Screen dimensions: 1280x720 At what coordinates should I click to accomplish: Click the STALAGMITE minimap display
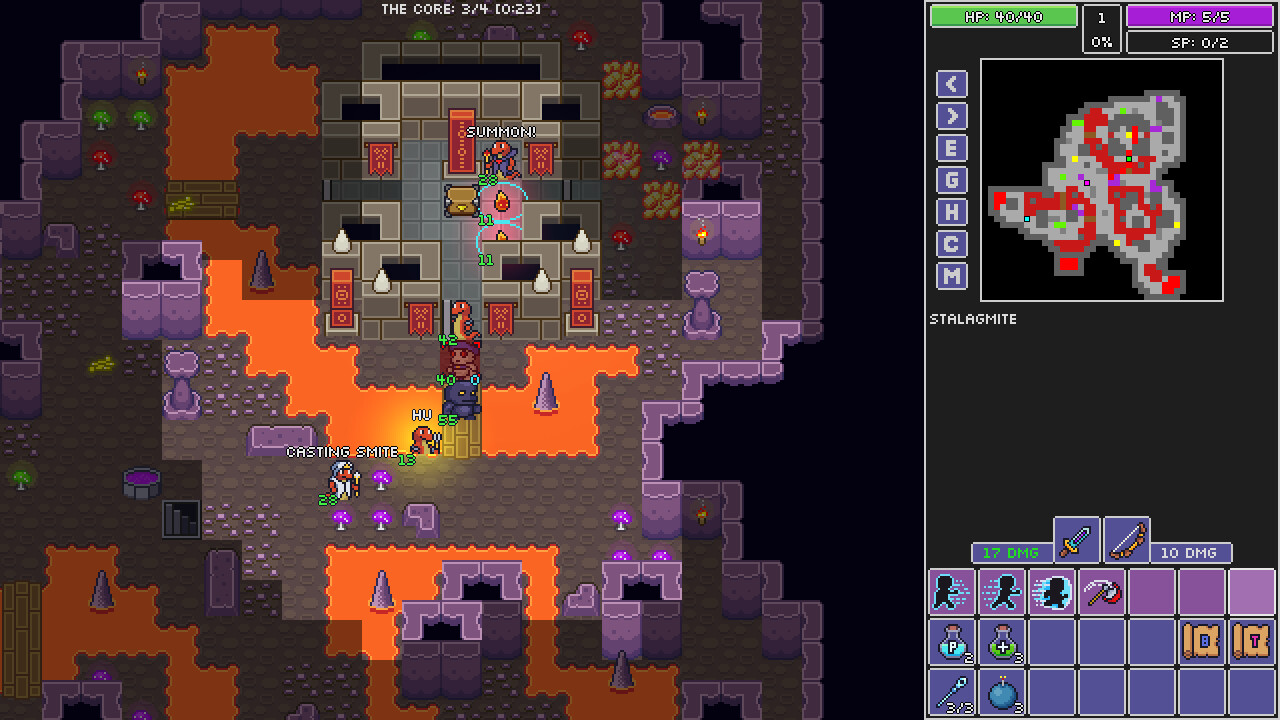pos(1101,180)
